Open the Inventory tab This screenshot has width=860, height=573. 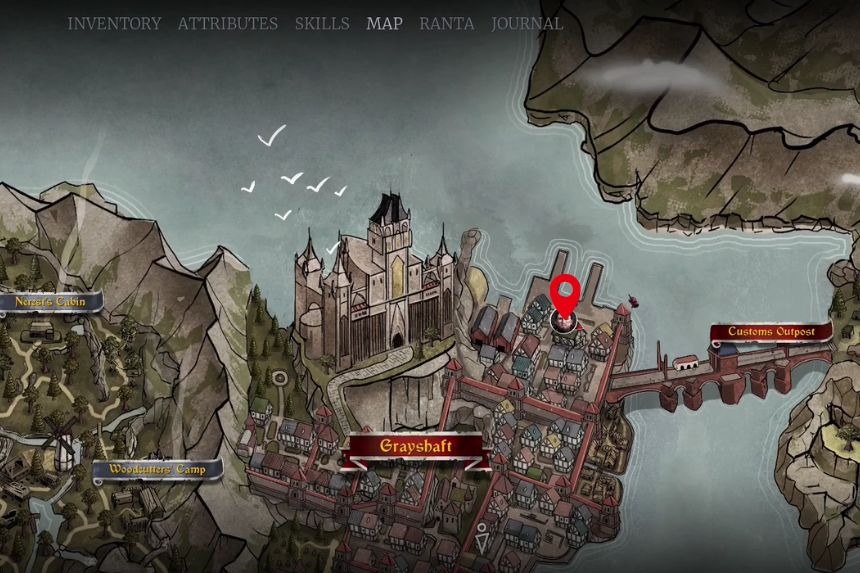pyautogui.click(x=114, y=23)
